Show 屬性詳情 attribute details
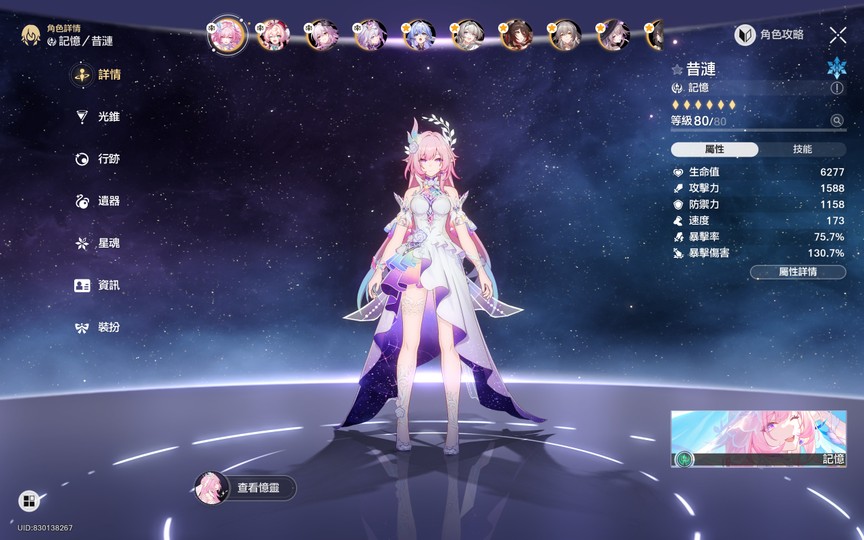The image size is (864, 540). click(x=797, y=272)
